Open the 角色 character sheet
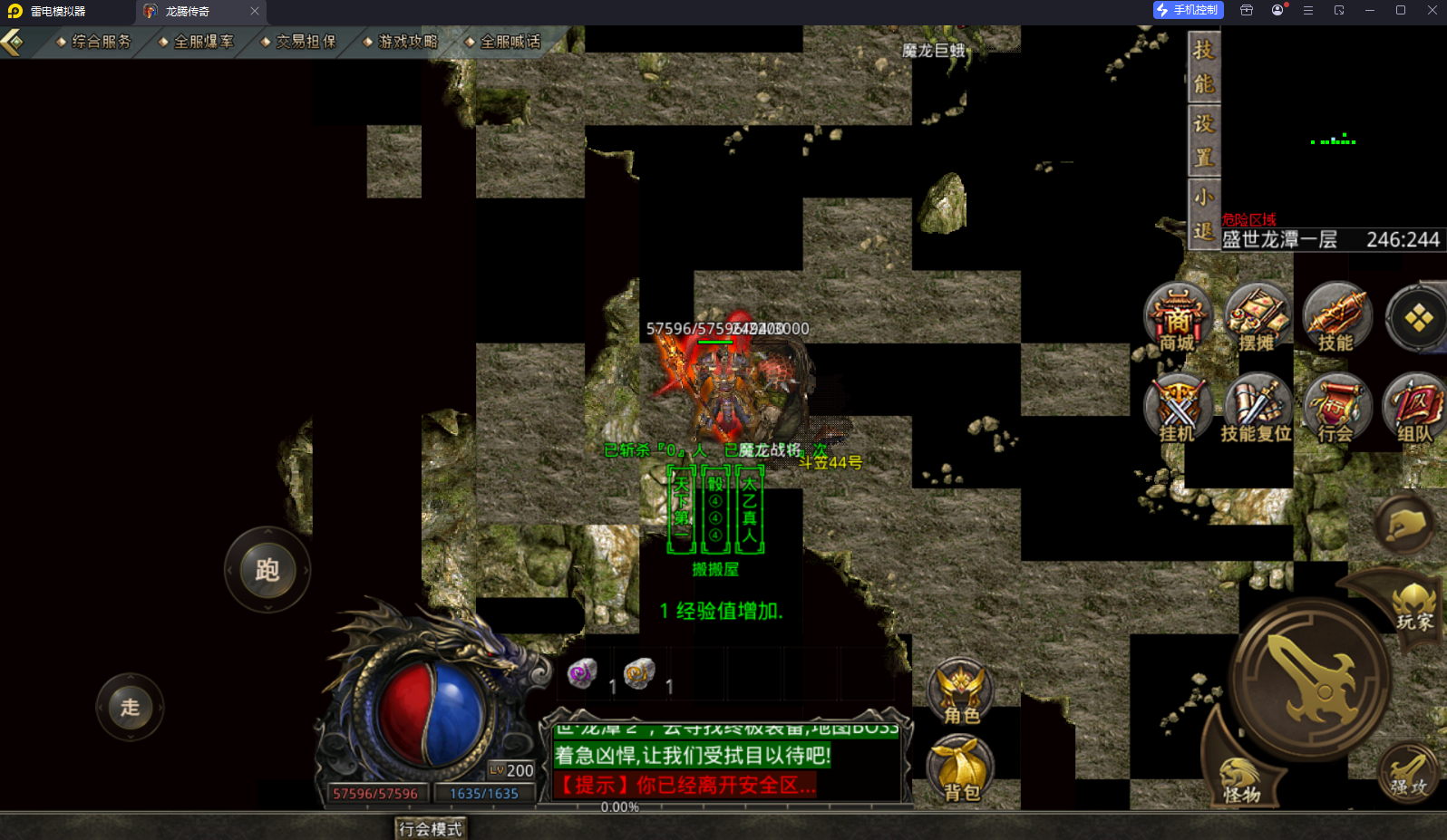This screenshot has width=1447, height=840. [961, 693]
